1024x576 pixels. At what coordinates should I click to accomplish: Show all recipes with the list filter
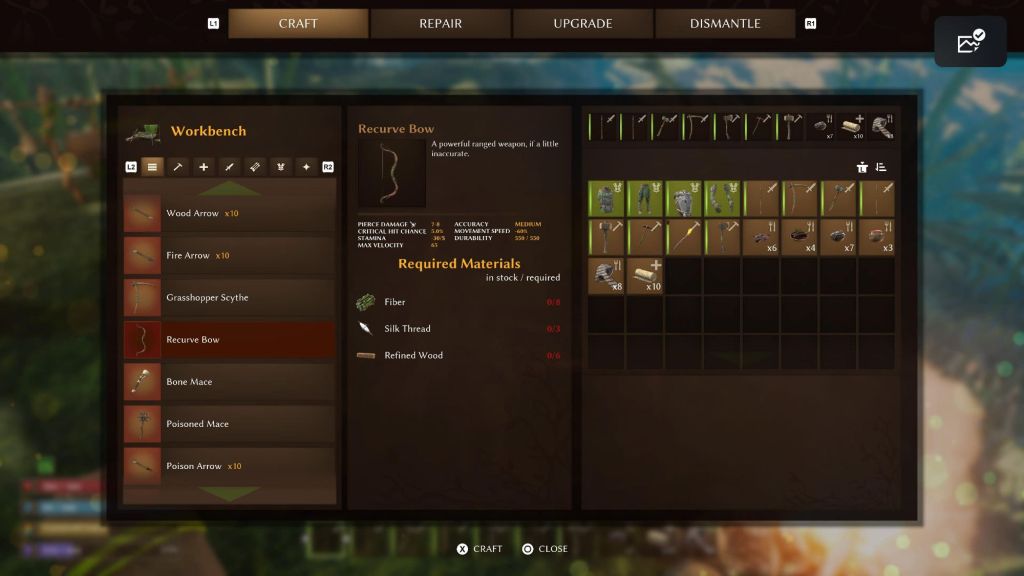152,167
